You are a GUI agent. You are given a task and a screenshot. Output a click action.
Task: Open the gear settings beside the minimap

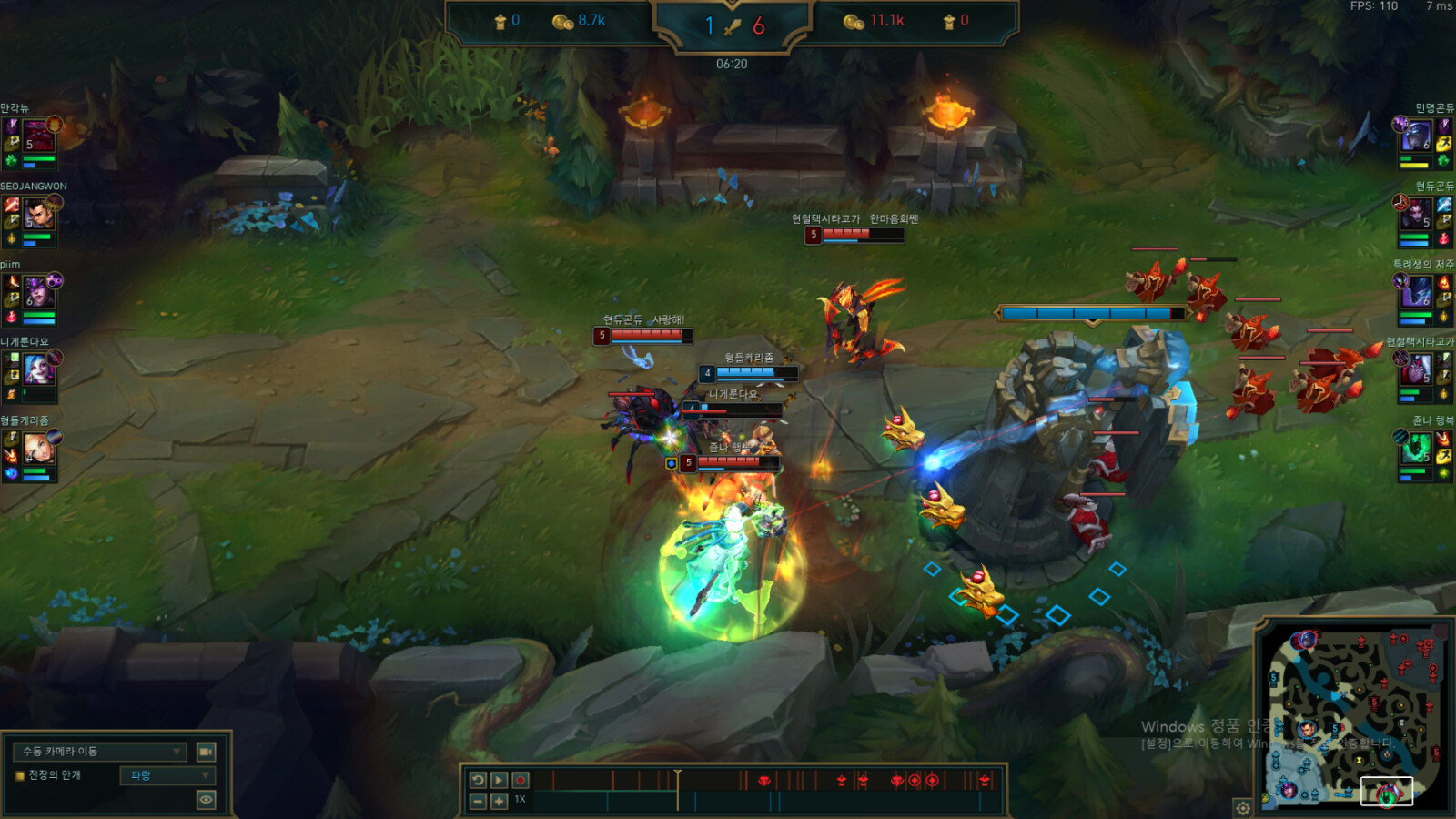coord(1243,807)
